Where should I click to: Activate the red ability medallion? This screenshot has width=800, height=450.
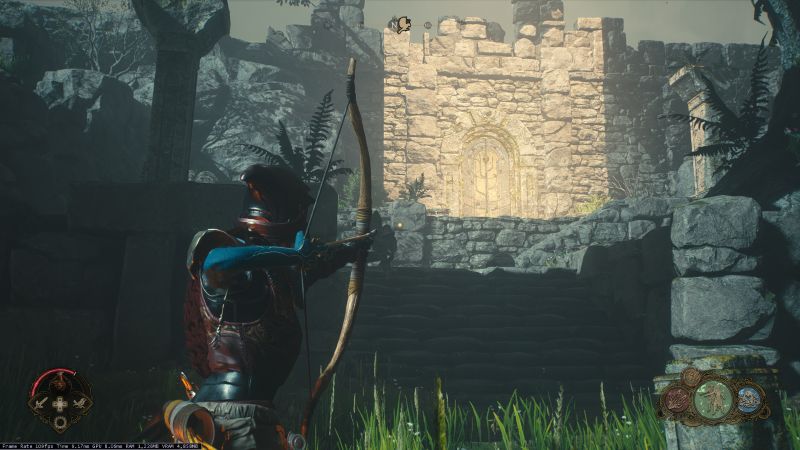[x=678, y=398]
